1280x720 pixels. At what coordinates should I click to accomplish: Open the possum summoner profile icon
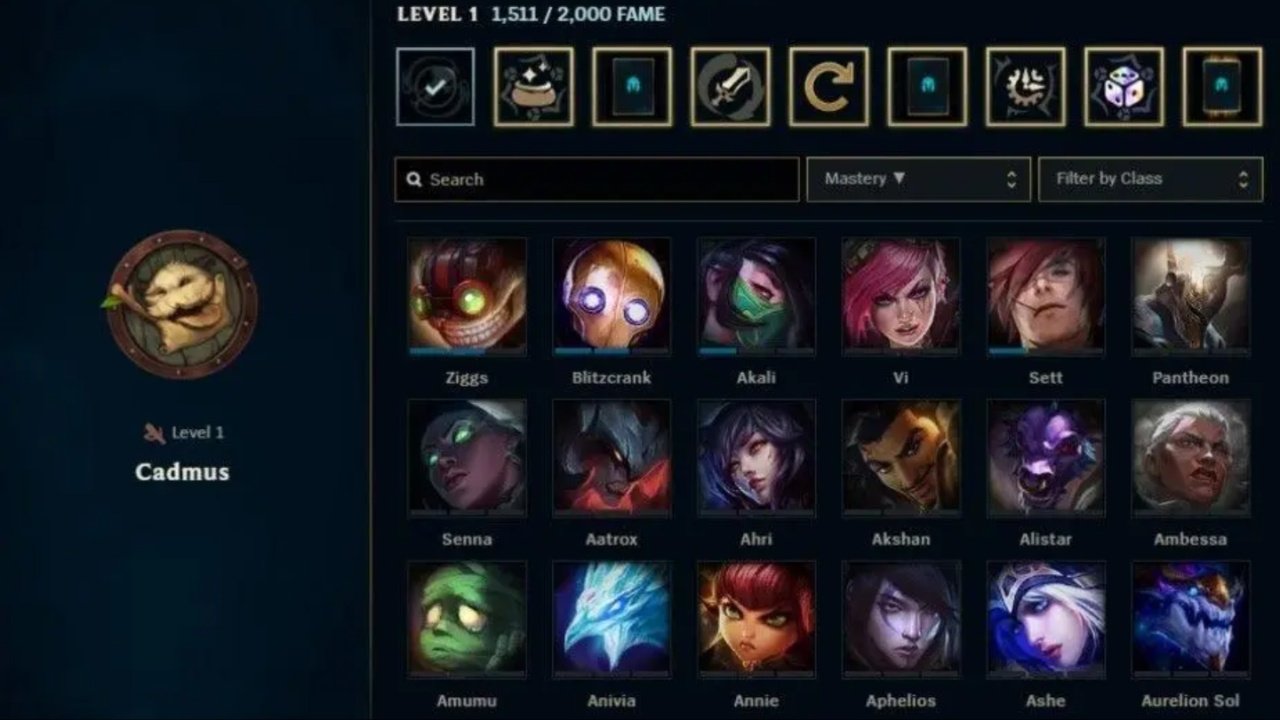coord(183,308)
